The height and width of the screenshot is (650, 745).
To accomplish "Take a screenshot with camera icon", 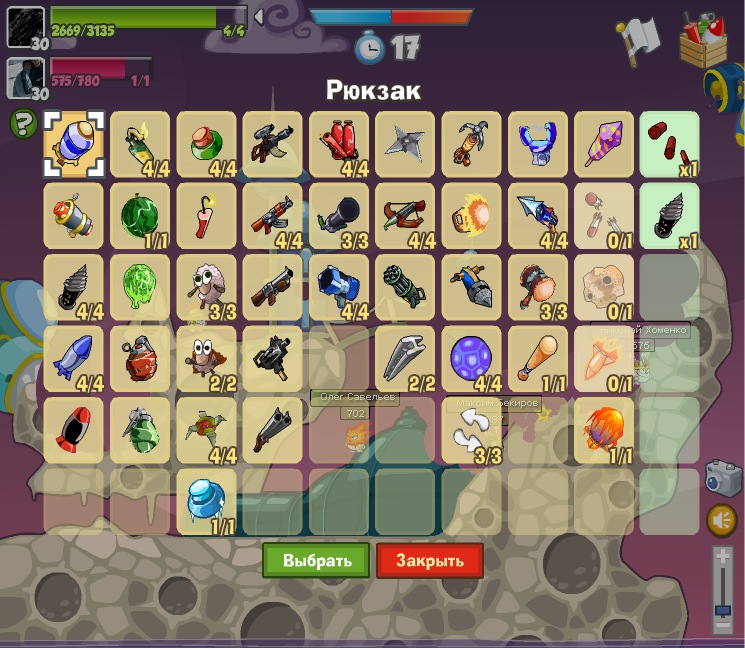I will click(722, 479).
